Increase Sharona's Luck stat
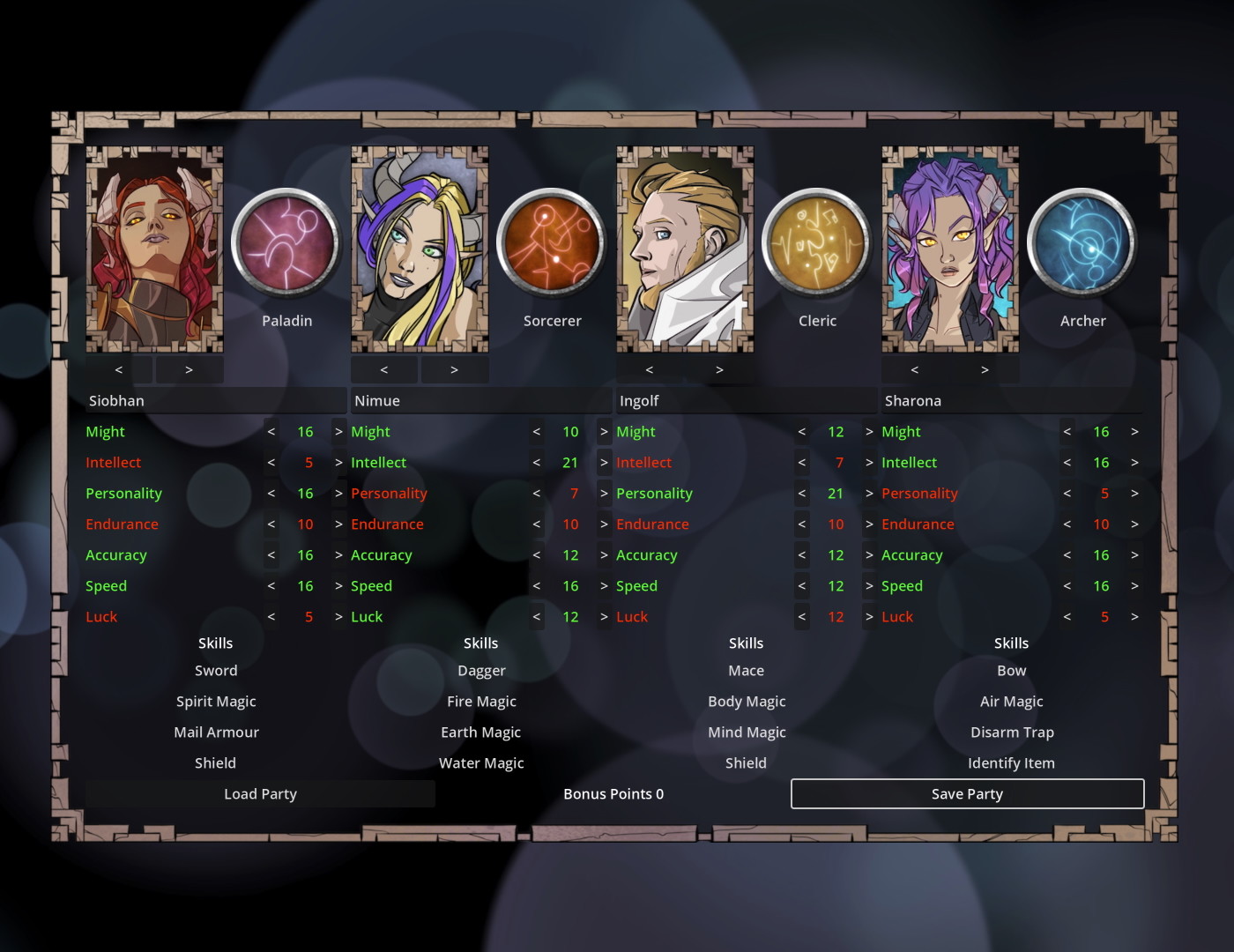The image size is (1234, 952). point(1134,616)
